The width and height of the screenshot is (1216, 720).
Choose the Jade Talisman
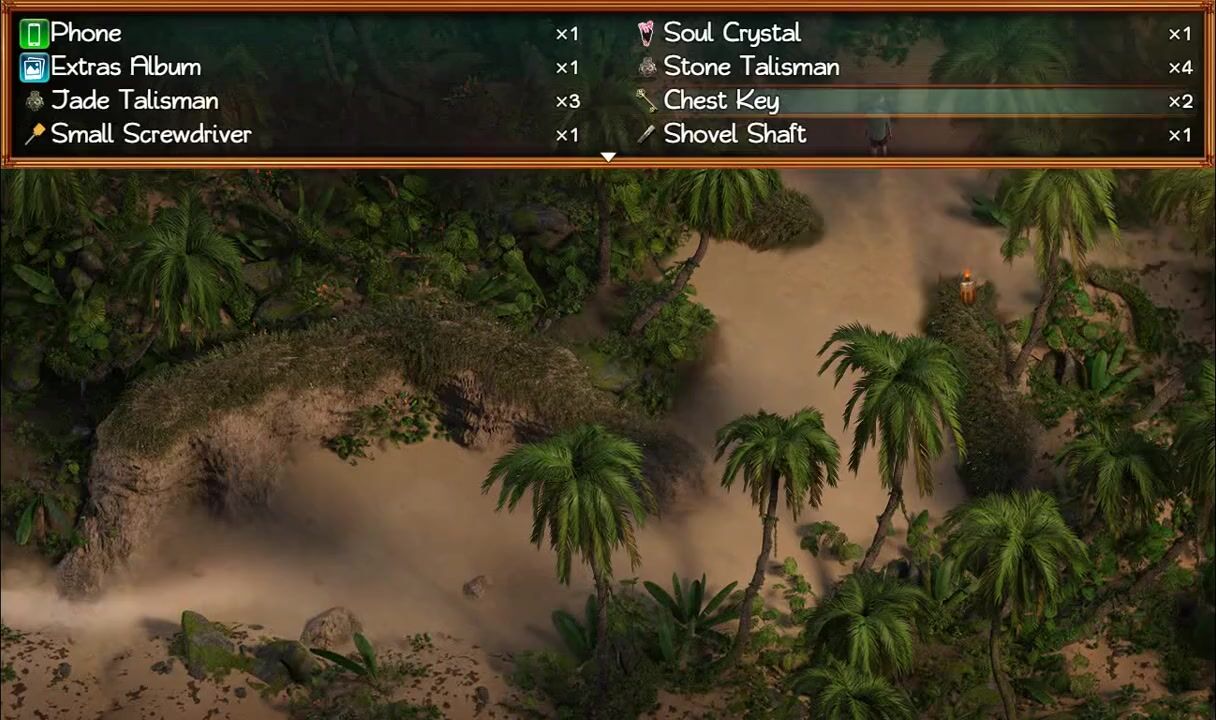point(134,100)
